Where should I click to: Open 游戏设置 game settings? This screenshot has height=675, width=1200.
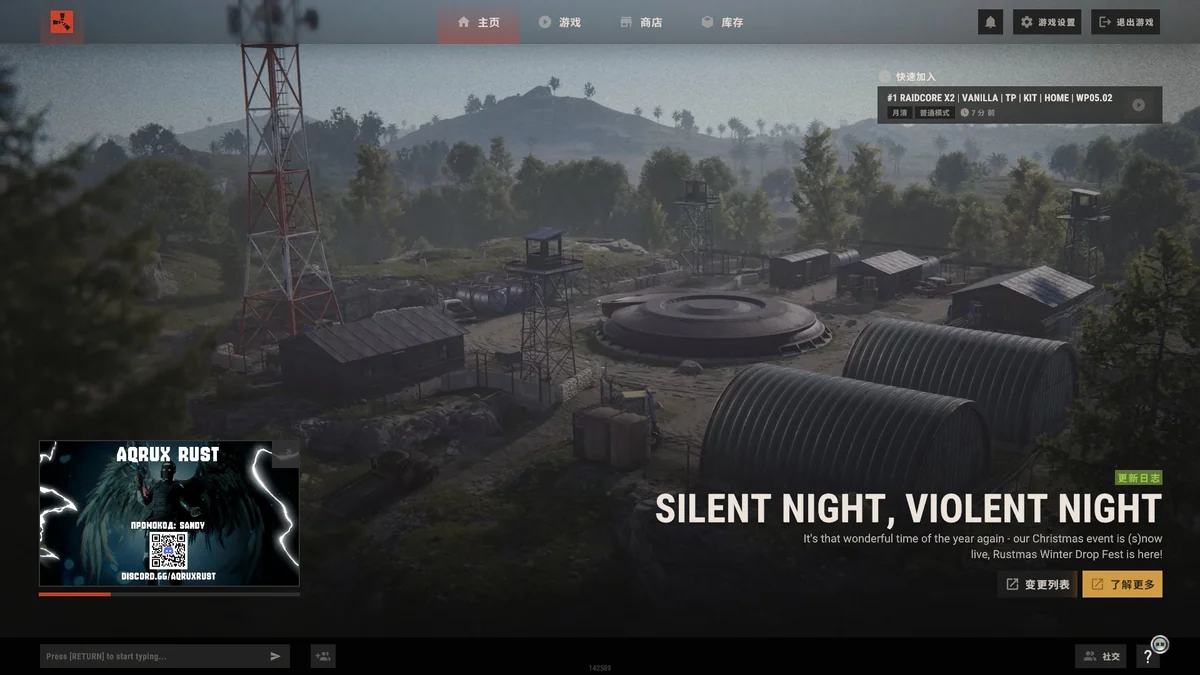point(1047,22)
